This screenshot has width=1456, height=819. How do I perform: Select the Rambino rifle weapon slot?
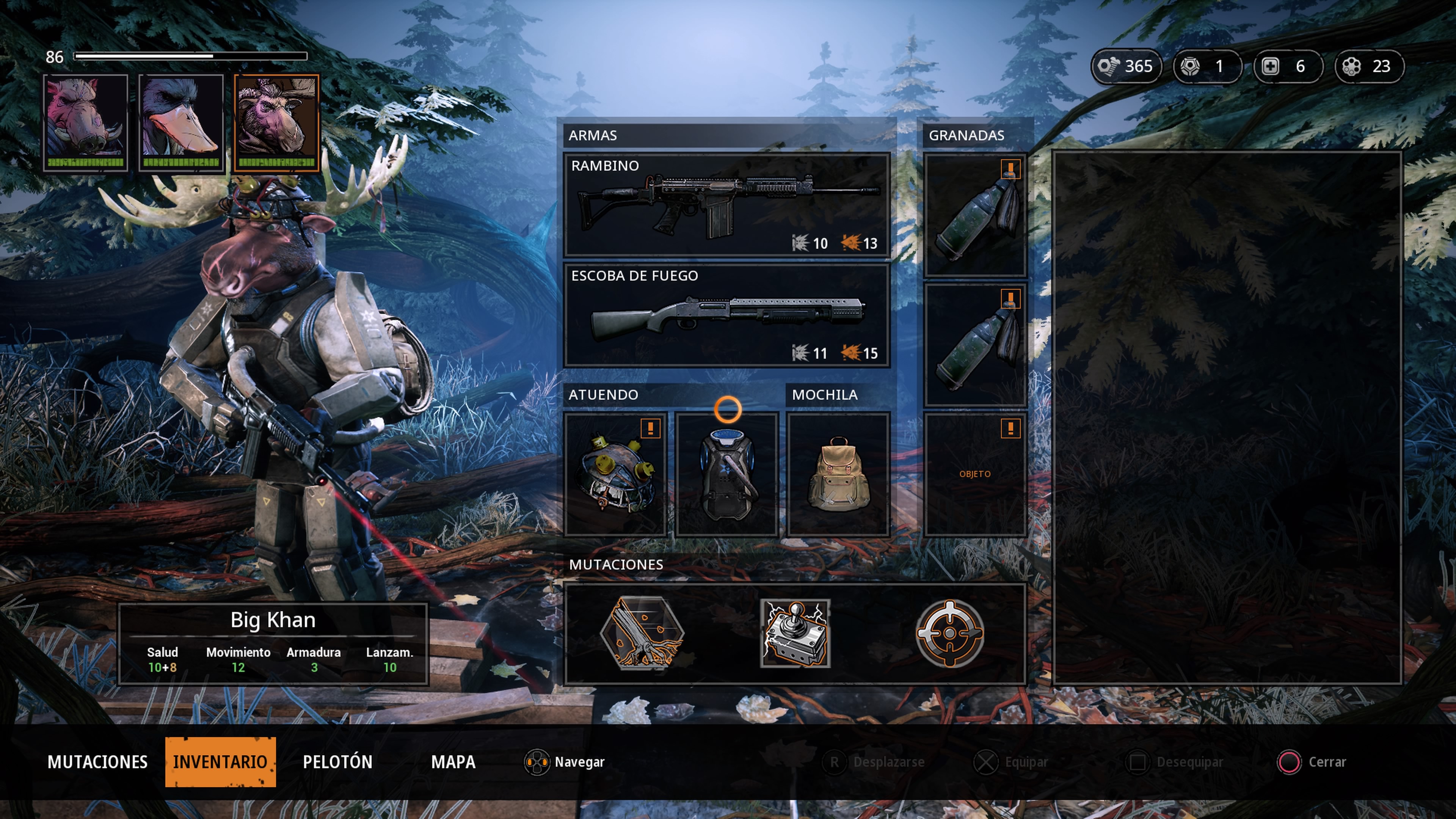(726, 205)
